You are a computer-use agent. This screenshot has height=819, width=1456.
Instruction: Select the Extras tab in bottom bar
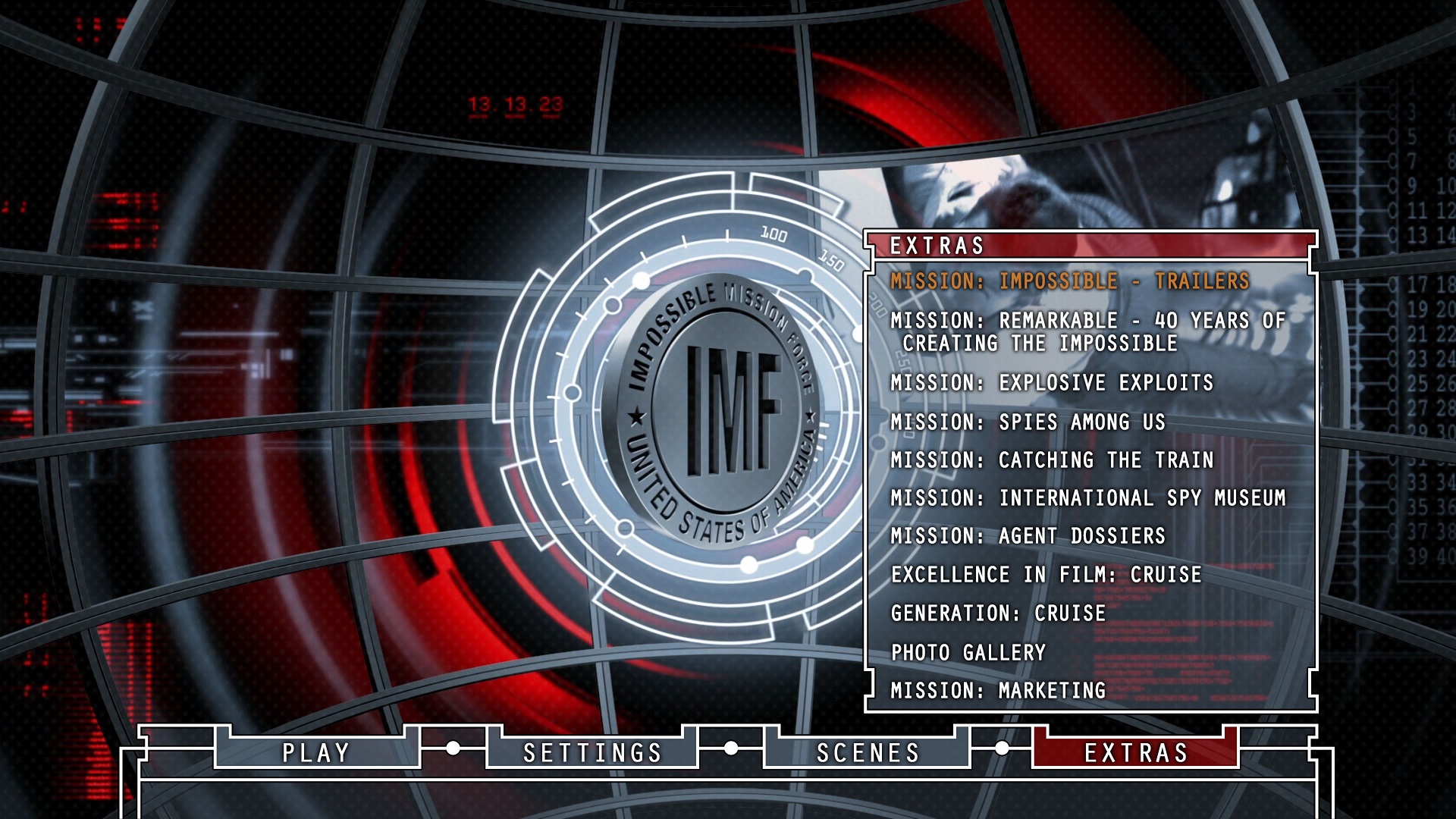pyautogui.click(x=1135, y=752)
